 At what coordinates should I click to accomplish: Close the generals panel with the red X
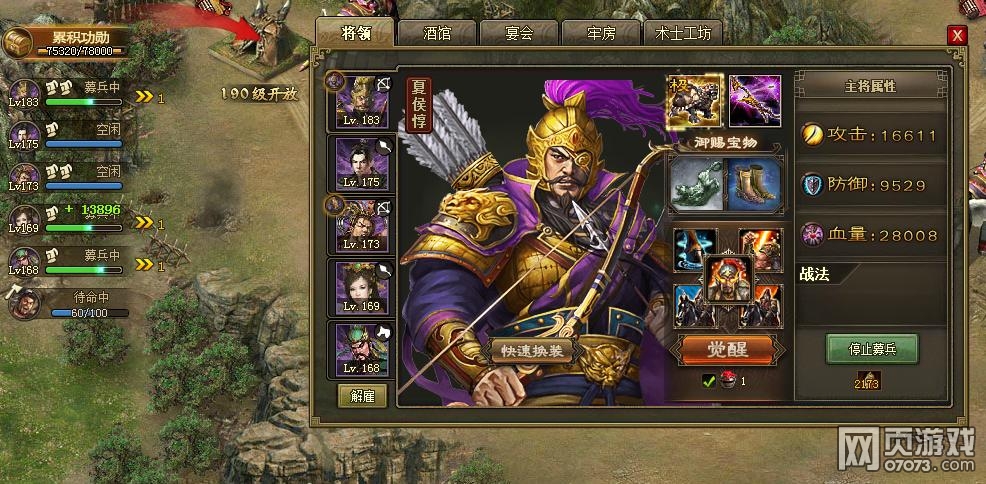957,35
